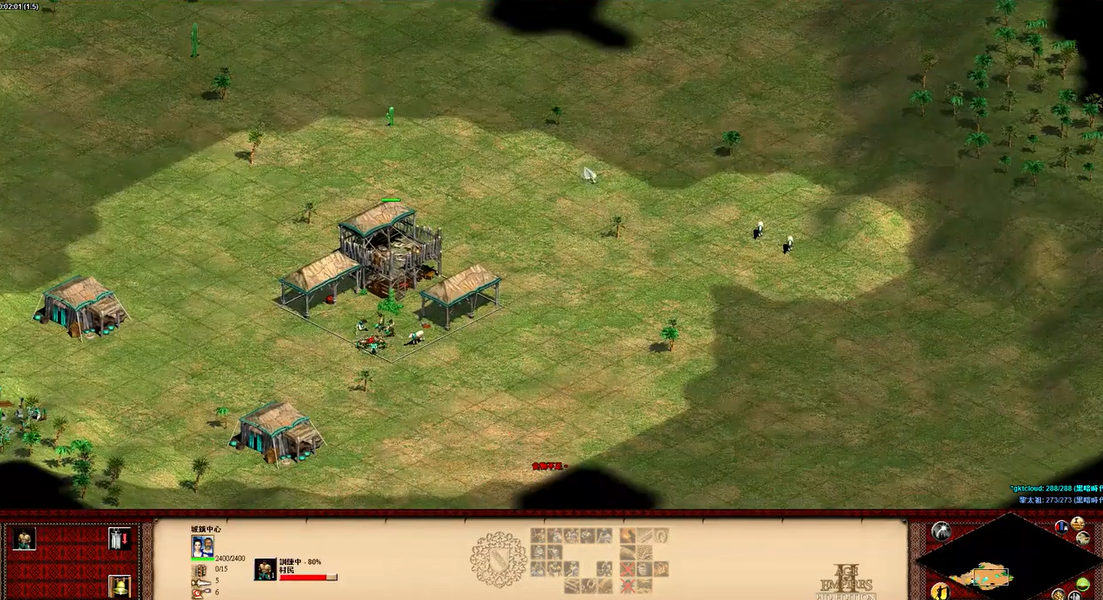The width and height of the screenshot is (1103, 600).
Task: Click the garrison rally icon with red arrow
Action: [x=119, y=539]
